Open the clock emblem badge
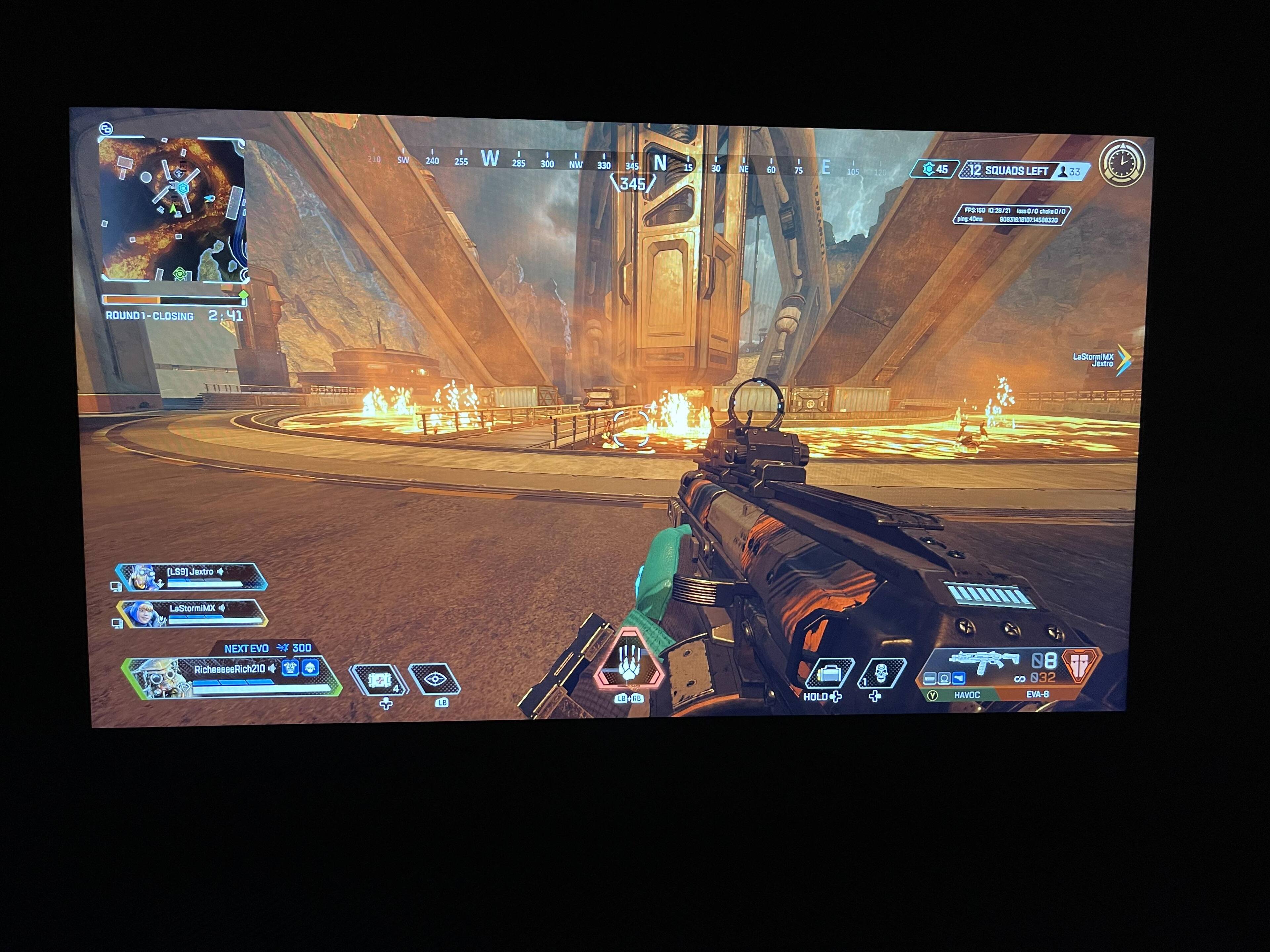This screenshot has height=952, width=1270. [x=1122, y=164]
